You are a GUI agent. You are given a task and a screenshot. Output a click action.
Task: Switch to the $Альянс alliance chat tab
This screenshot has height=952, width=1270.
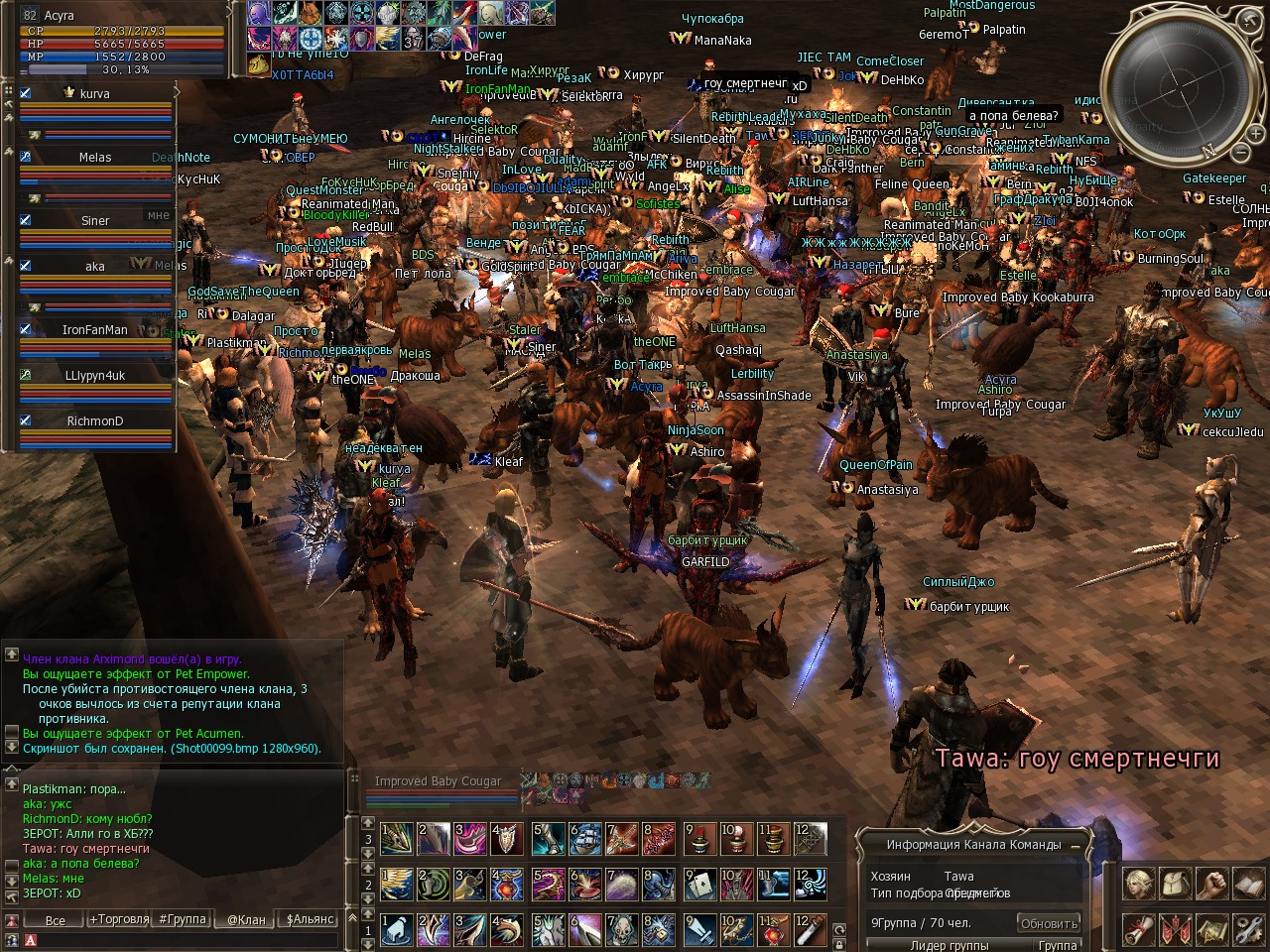click(310, 920)
